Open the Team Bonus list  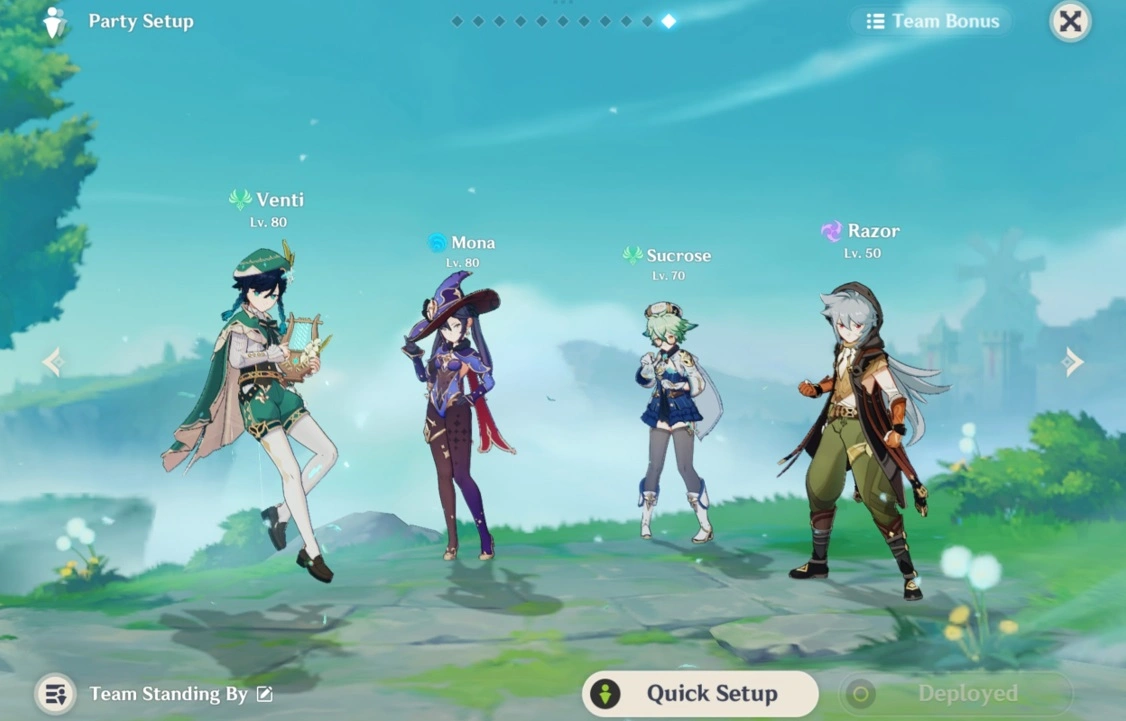(932, 21)
